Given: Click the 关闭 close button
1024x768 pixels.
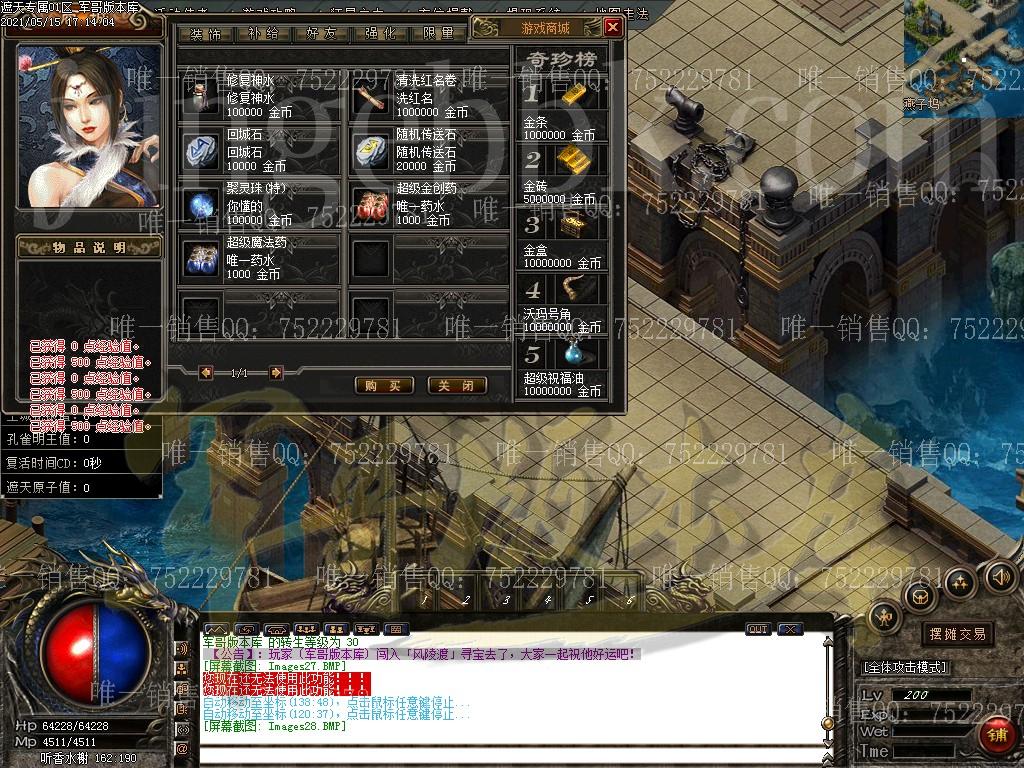Looking at the screenshot, I should click(457, 385).
